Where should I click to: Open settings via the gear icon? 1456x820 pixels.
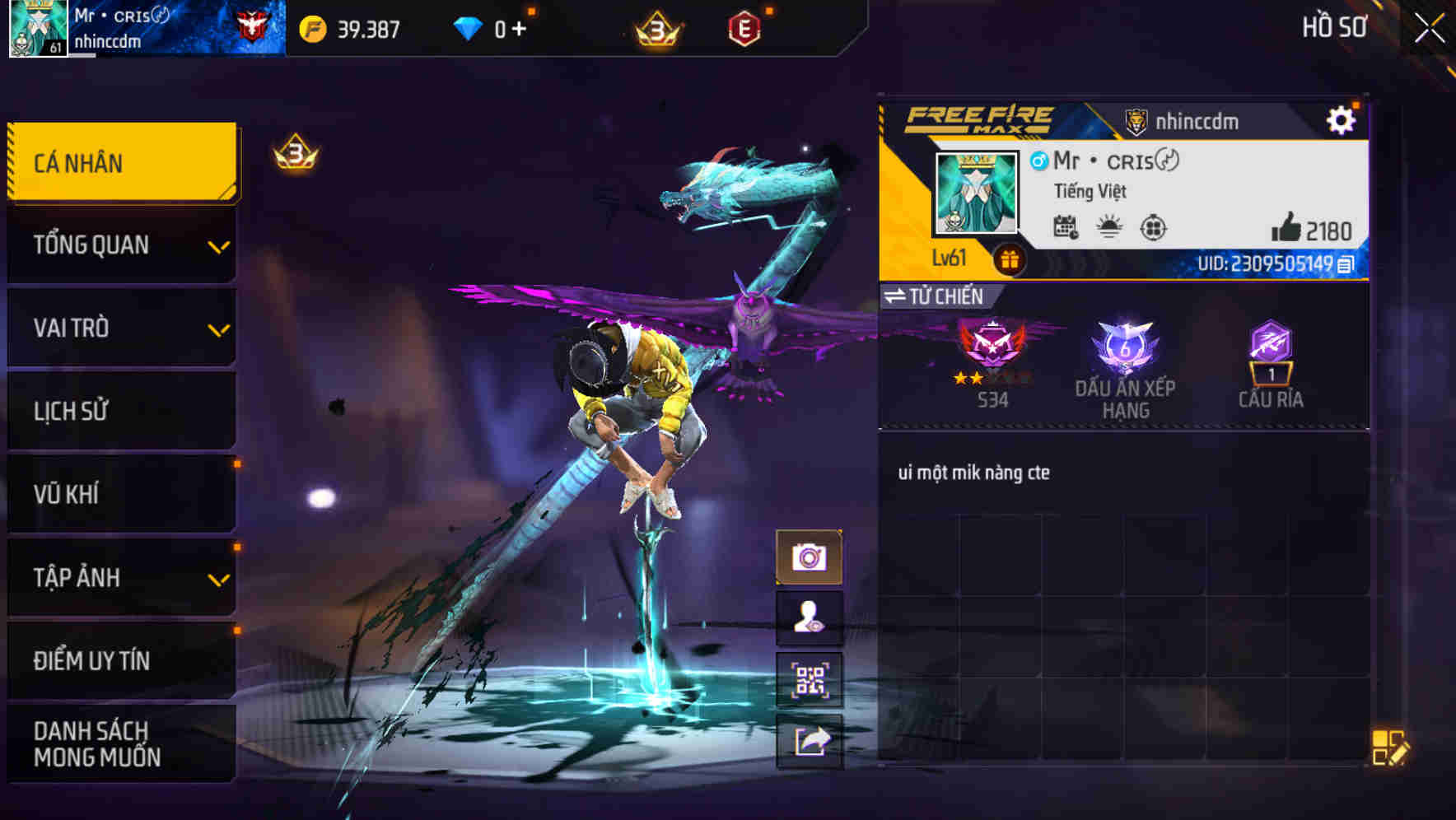(1342, 119)
